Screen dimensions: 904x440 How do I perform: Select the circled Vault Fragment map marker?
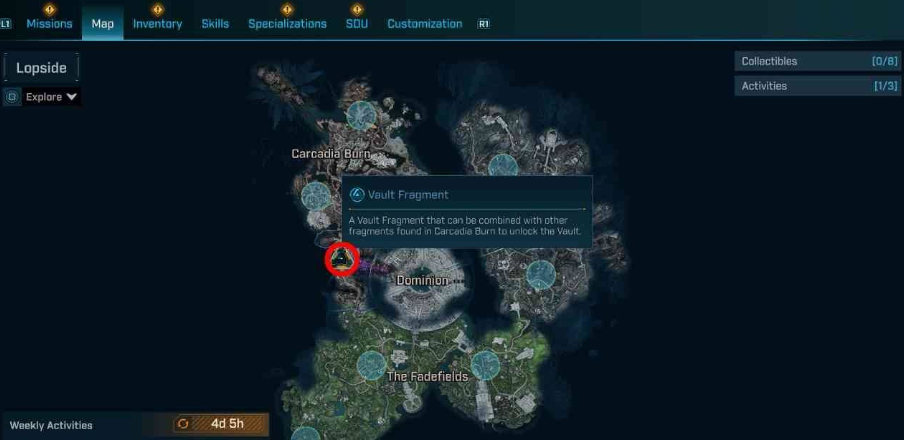342,260
